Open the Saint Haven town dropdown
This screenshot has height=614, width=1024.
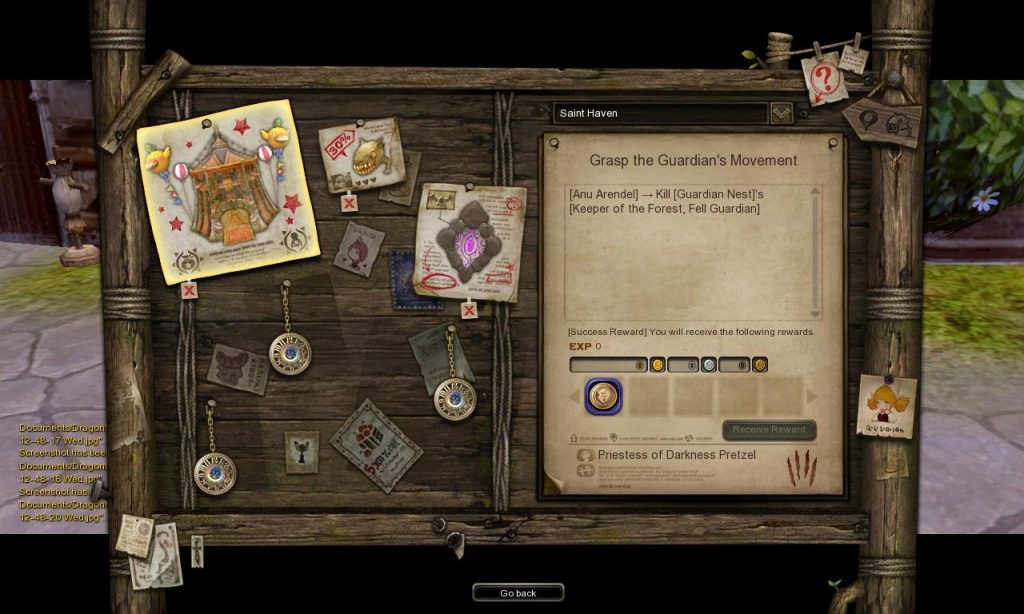781,113
